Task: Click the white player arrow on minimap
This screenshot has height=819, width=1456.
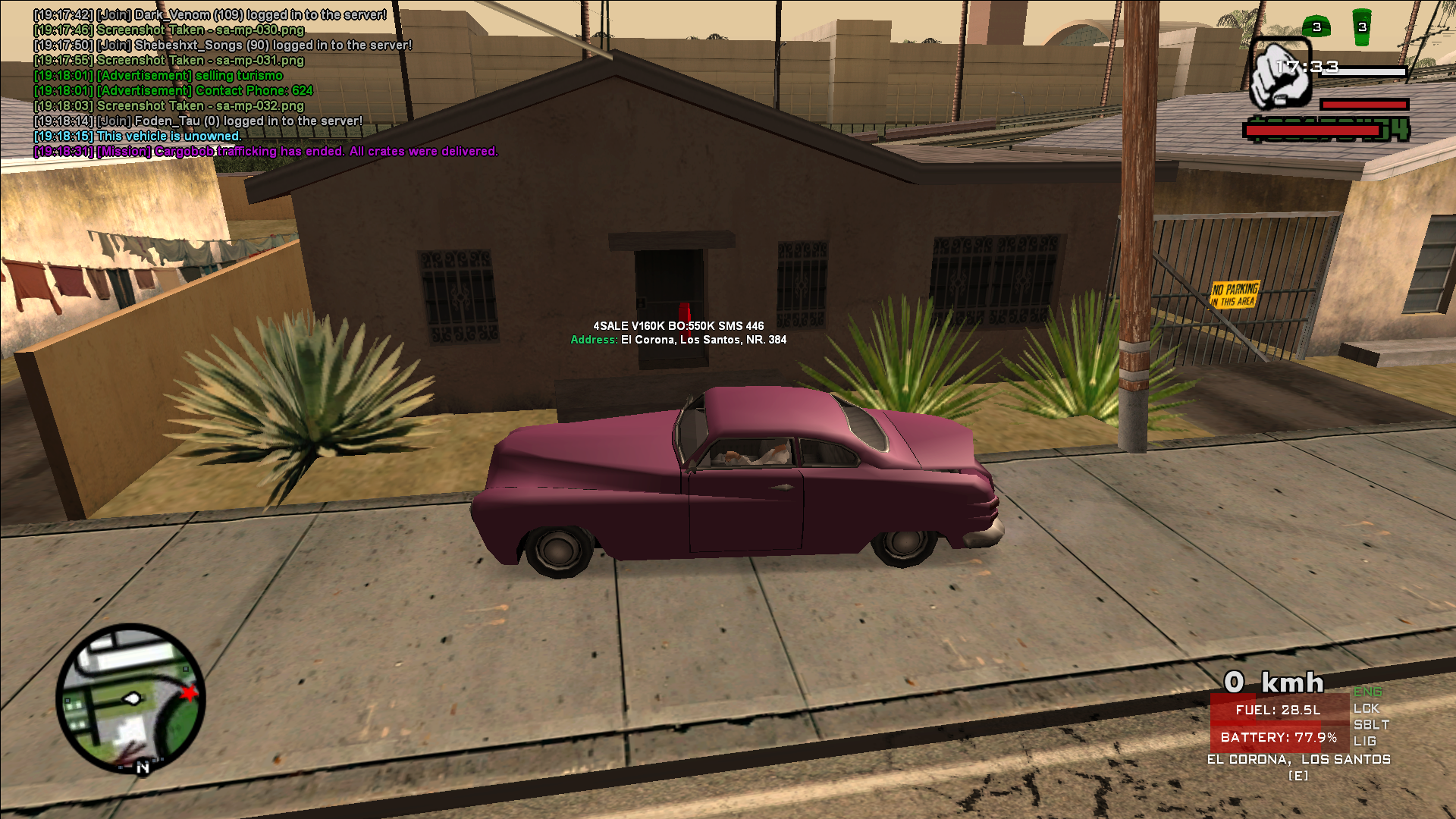Action: pyautogui.click(x=132, y=698)
